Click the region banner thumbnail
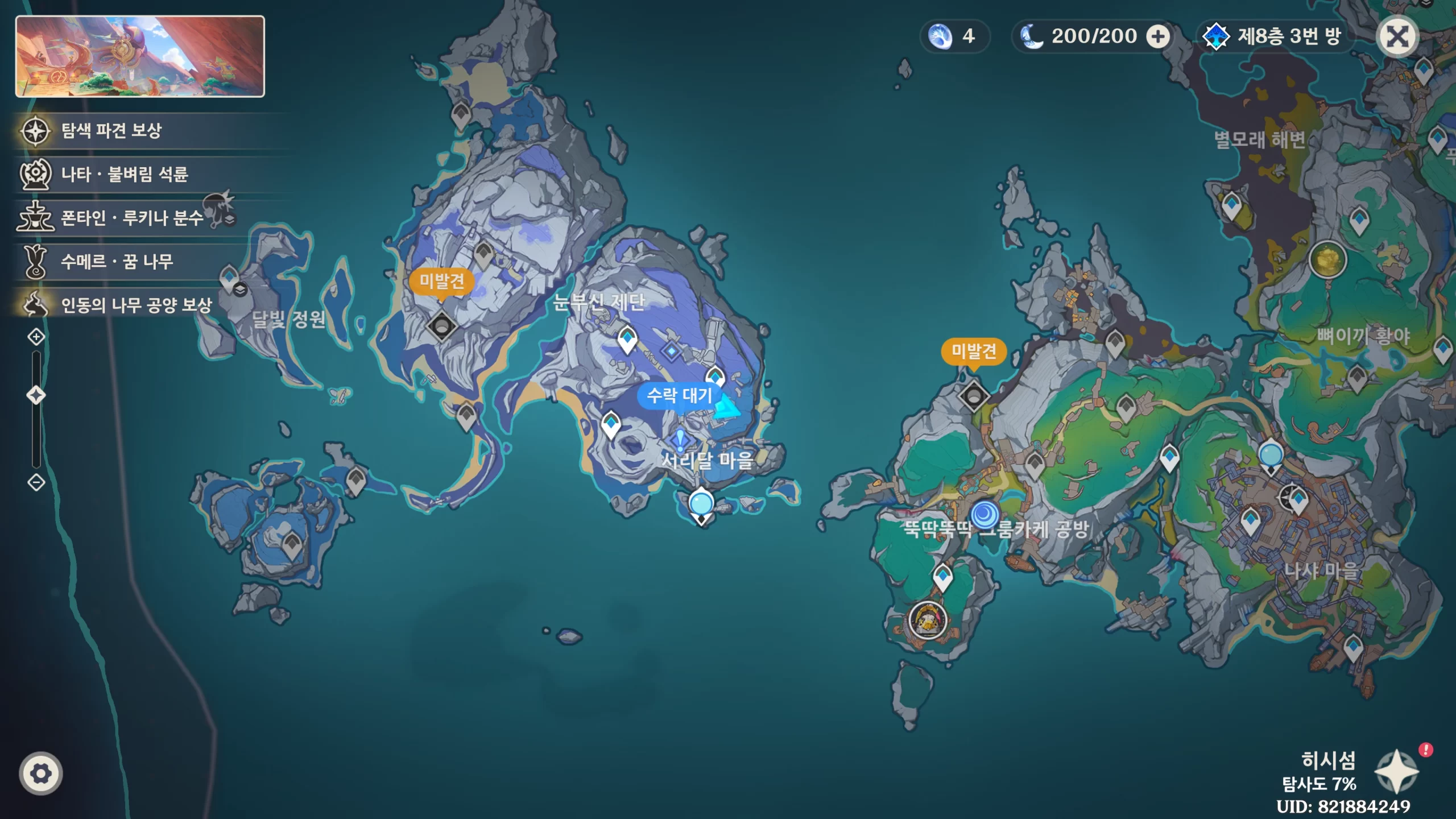Screen dimensions: 1456x819 point(140,56)
